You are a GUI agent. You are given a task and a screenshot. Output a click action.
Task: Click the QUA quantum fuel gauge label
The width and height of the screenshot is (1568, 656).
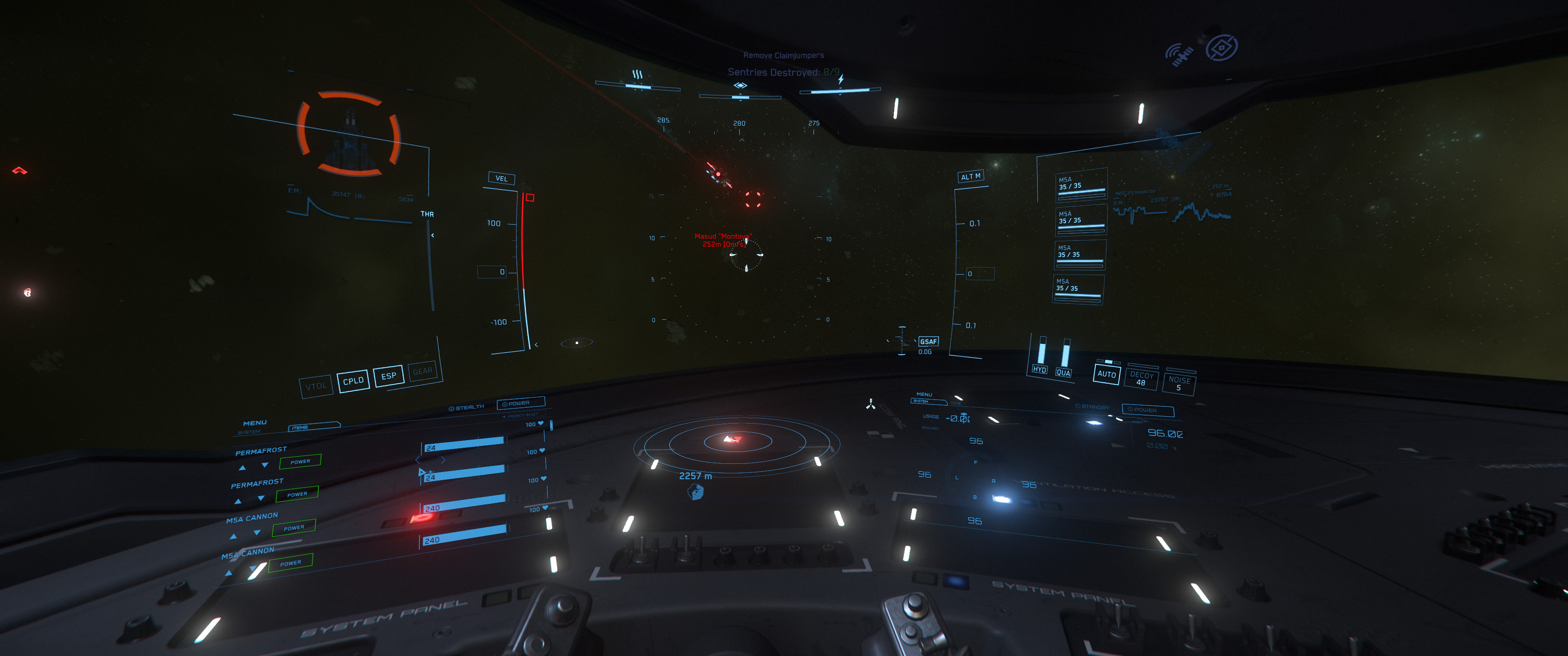pos(1063,373)
